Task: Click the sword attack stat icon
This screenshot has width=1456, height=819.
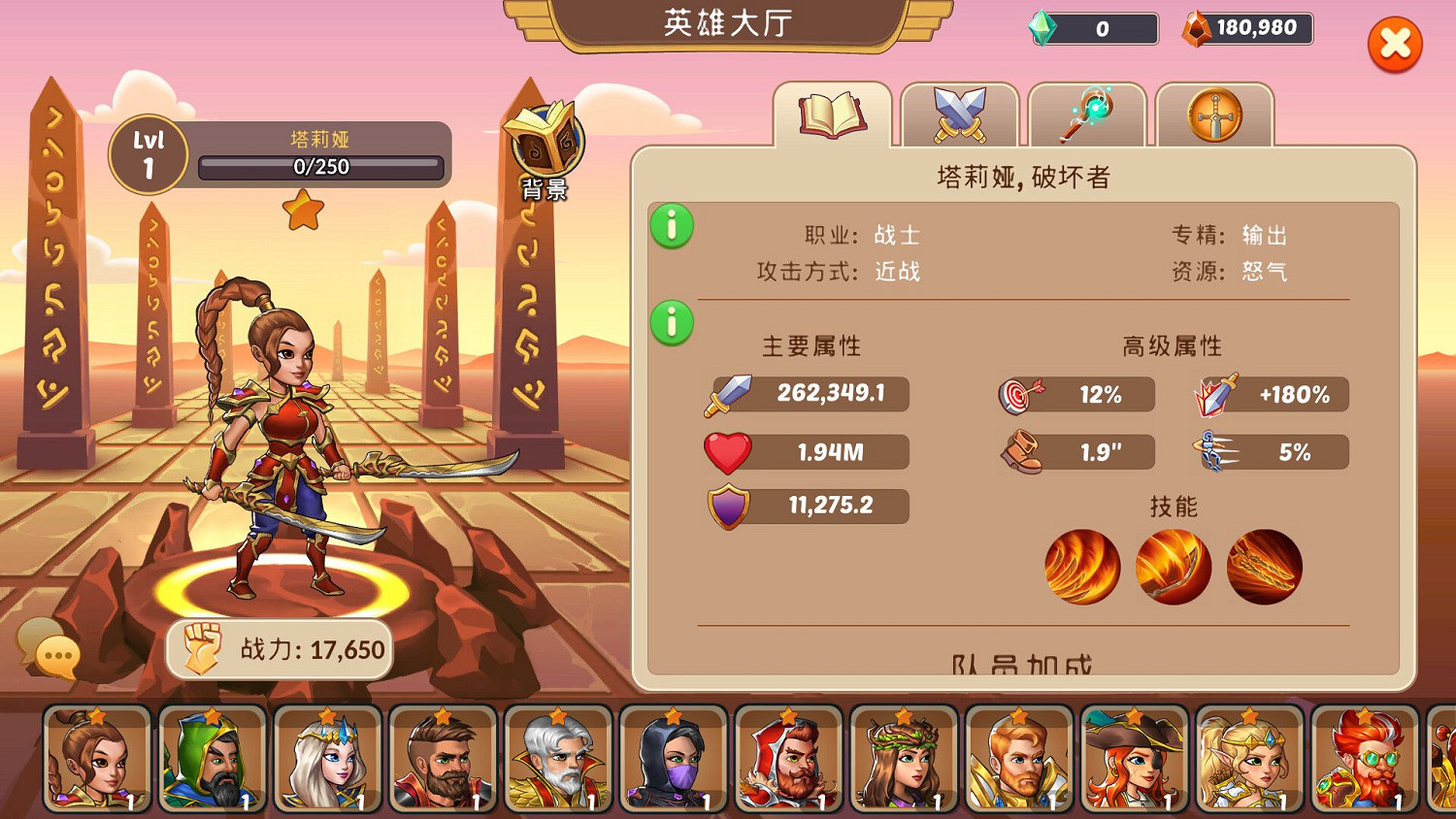Action: (x=730, y=393)
